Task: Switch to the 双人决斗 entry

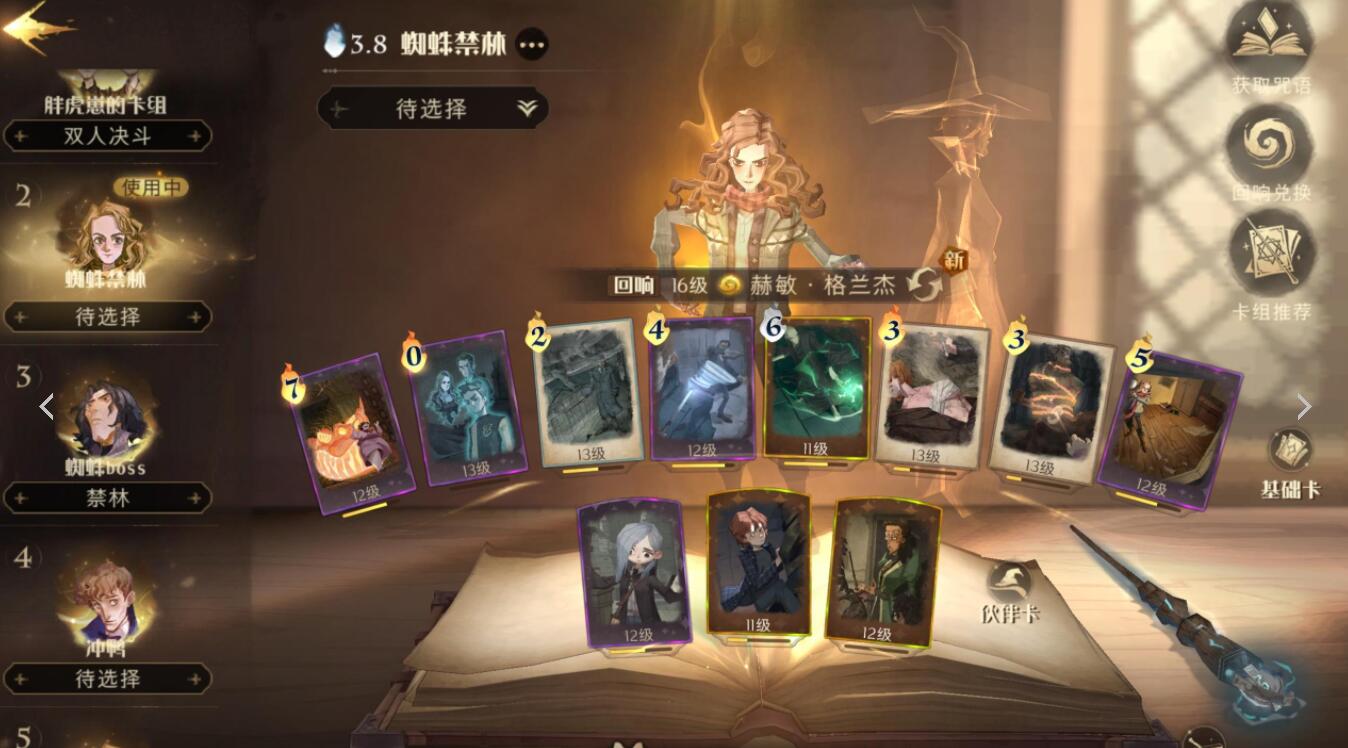Action: point(108,137)
